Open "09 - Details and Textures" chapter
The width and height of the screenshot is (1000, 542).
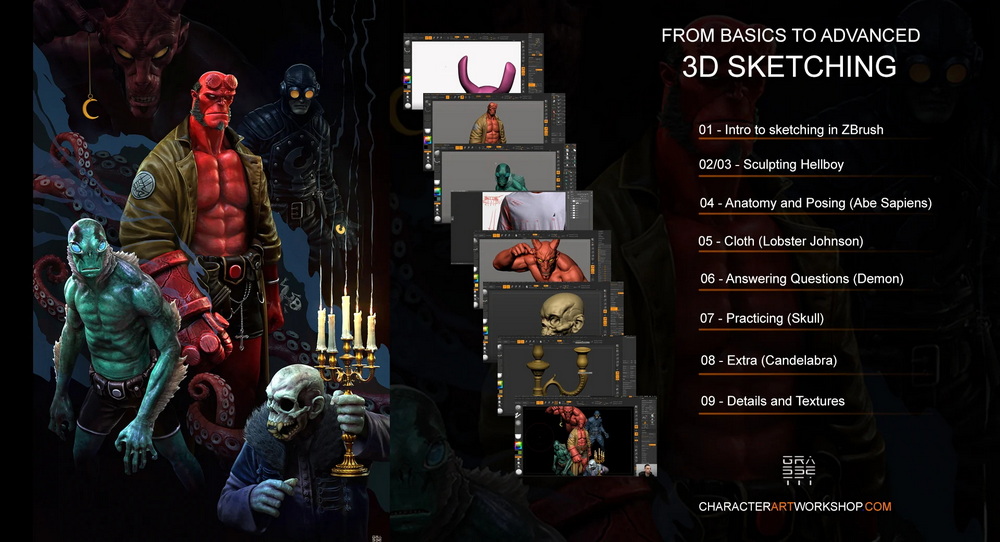[772, 401]
